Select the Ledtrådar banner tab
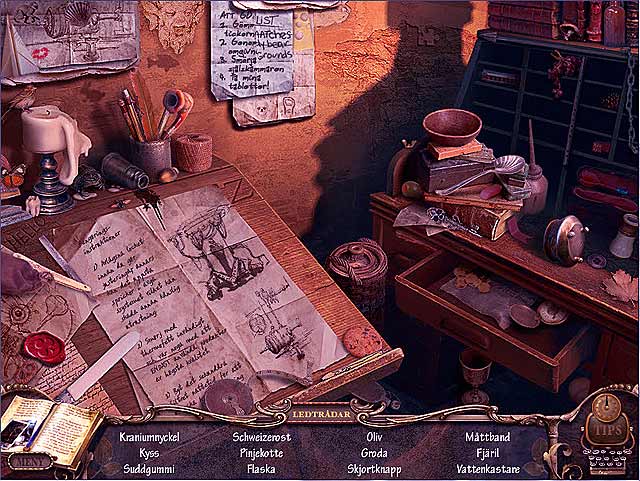640x481 pixels. click(319, 411)
